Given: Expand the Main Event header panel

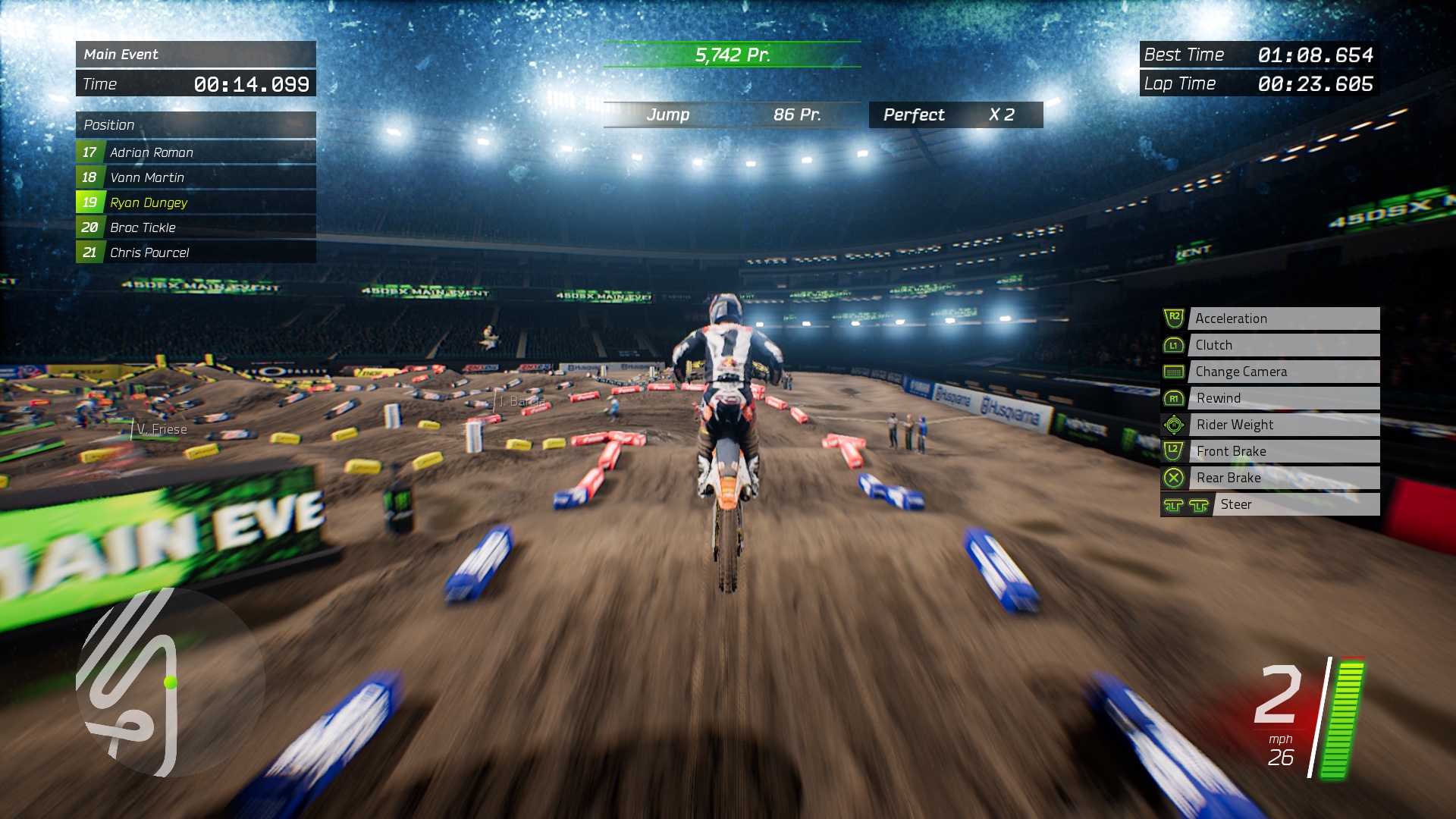Looking at the screenshot, I should tap(196, 55).
